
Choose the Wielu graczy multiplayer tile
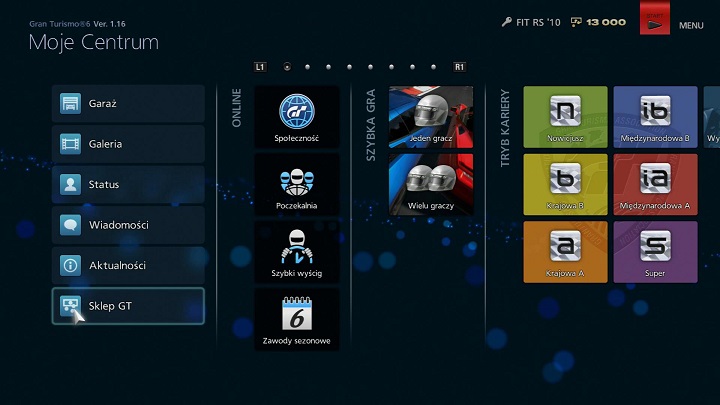click(x=431, y=184)
